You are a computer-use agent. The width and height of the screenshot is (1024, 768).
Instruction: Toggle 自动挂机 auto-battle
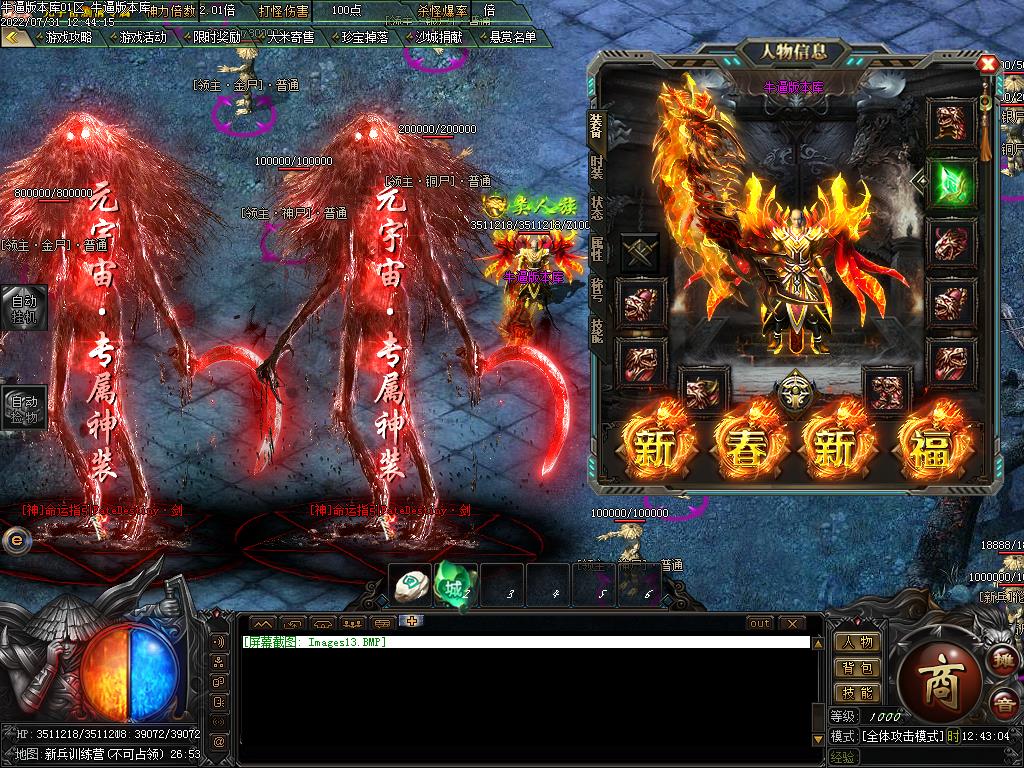click(23, 307)
